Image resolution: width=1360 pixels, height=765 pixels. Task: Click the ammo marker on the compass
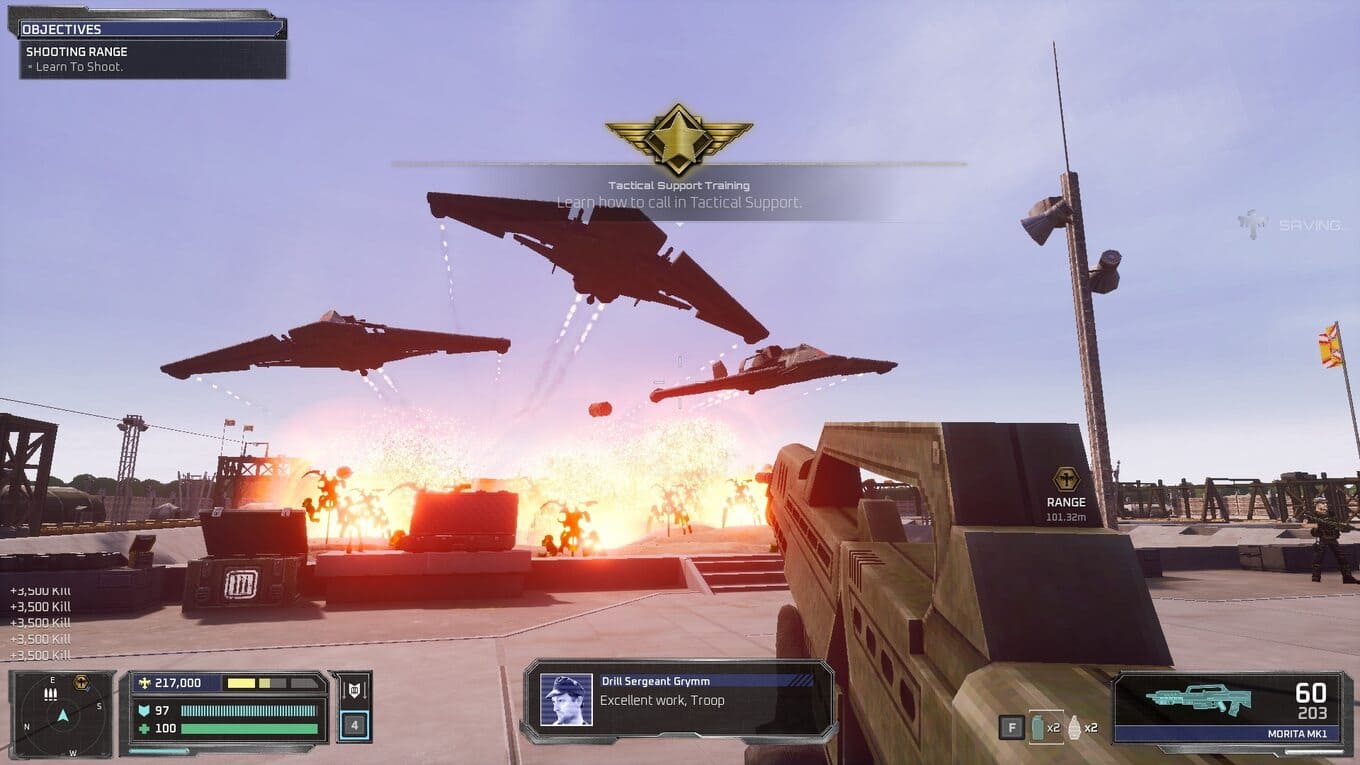(x=50, y=693)
